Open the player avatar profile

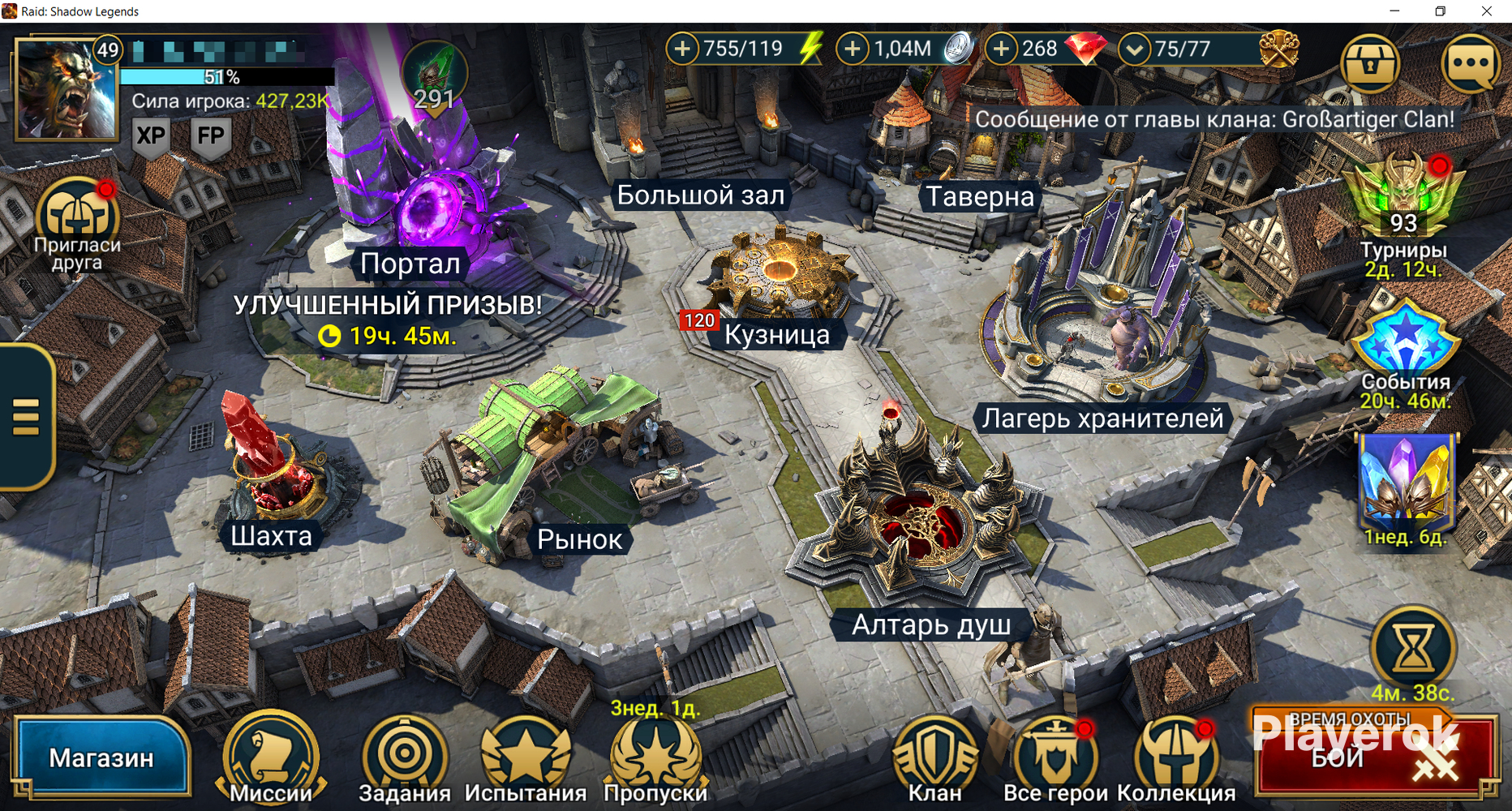(67, 91)
